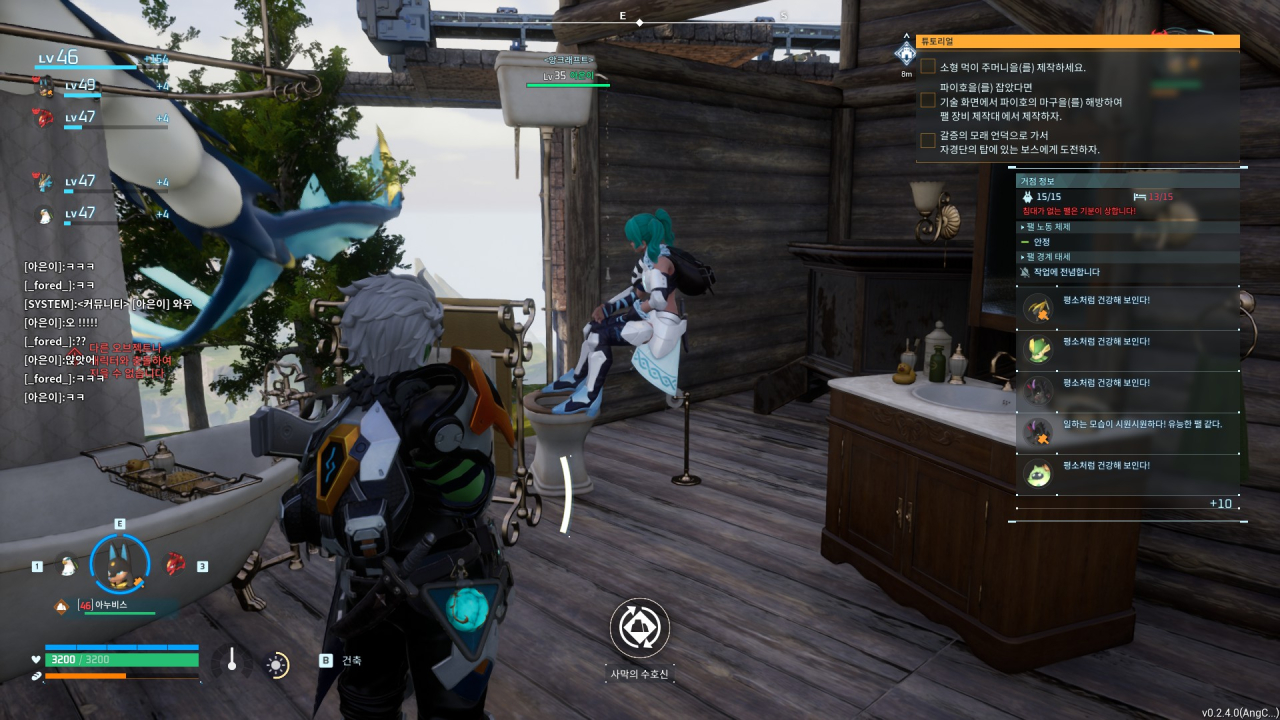Activate the 사막의 수호신 partner skill icon

coord(639,628)
